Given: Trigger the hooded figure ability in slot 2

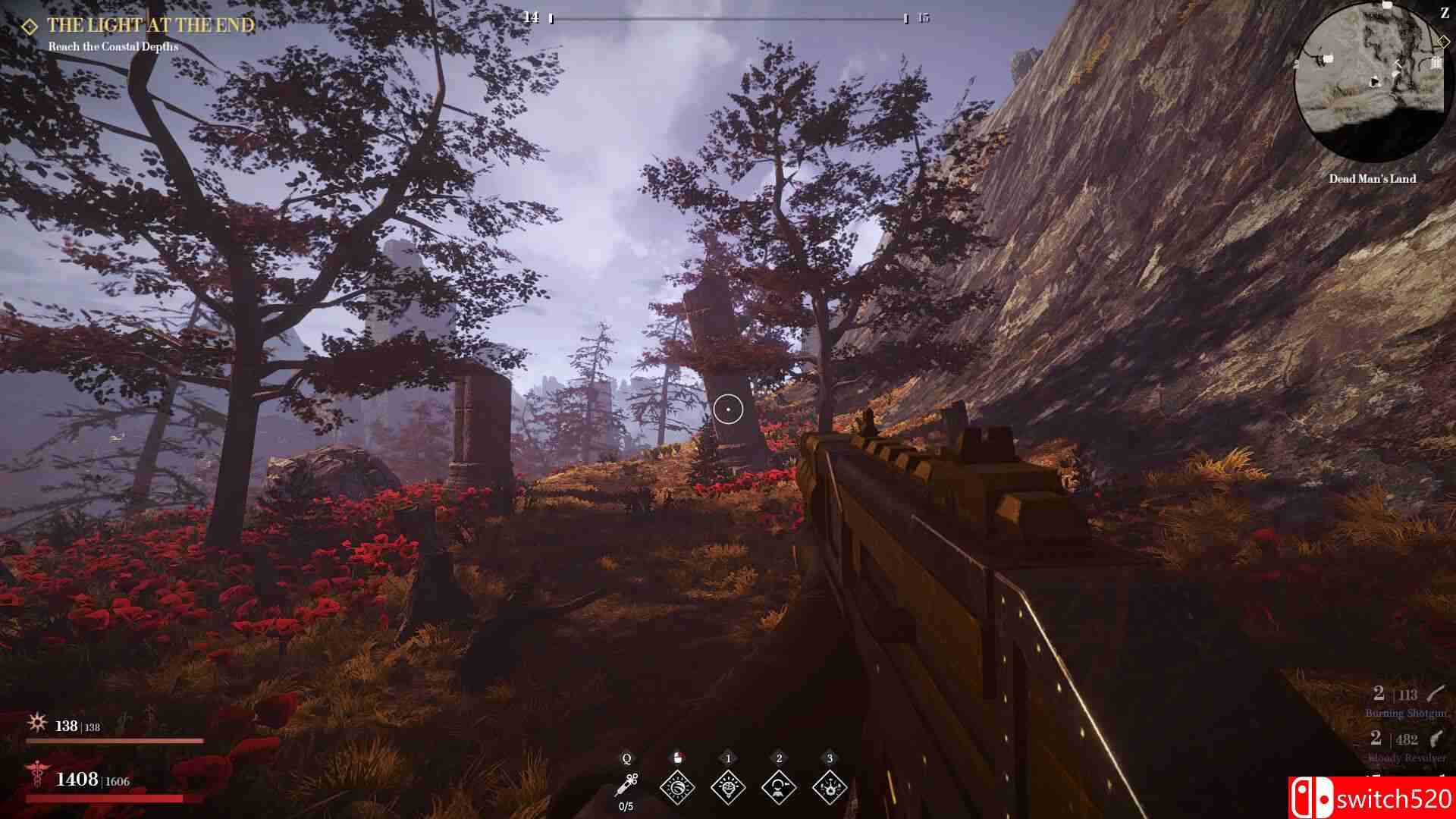Looking at the screenshot, I should [x=779, y=788].
